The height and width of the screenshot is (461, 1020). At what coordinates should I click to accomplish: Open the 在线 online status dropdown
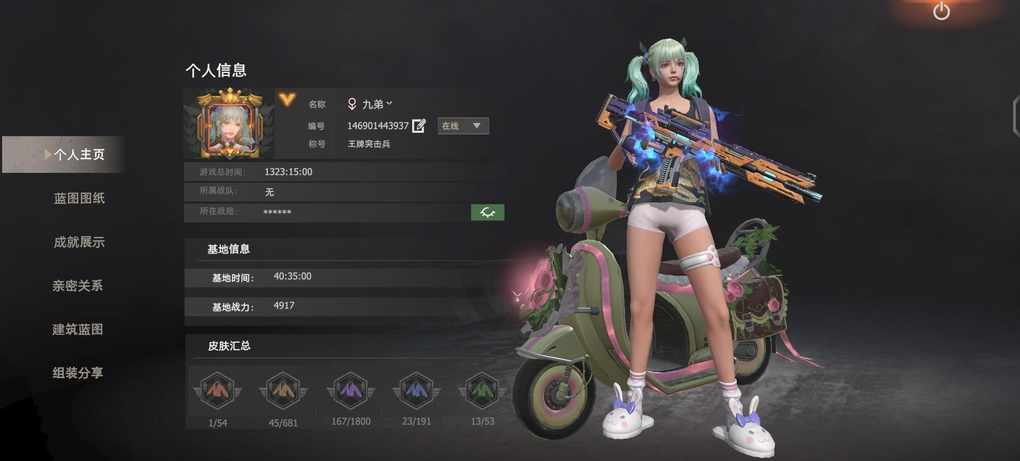pos(463,126)
